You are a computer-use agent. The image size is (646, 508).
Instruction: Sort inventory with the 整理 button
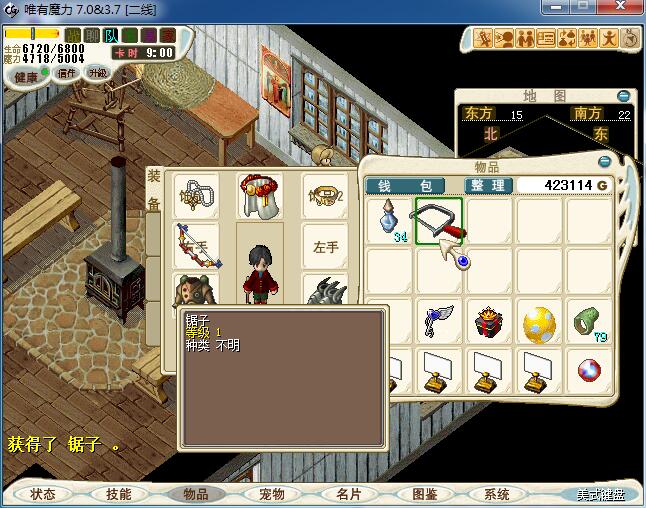point(488,186)
